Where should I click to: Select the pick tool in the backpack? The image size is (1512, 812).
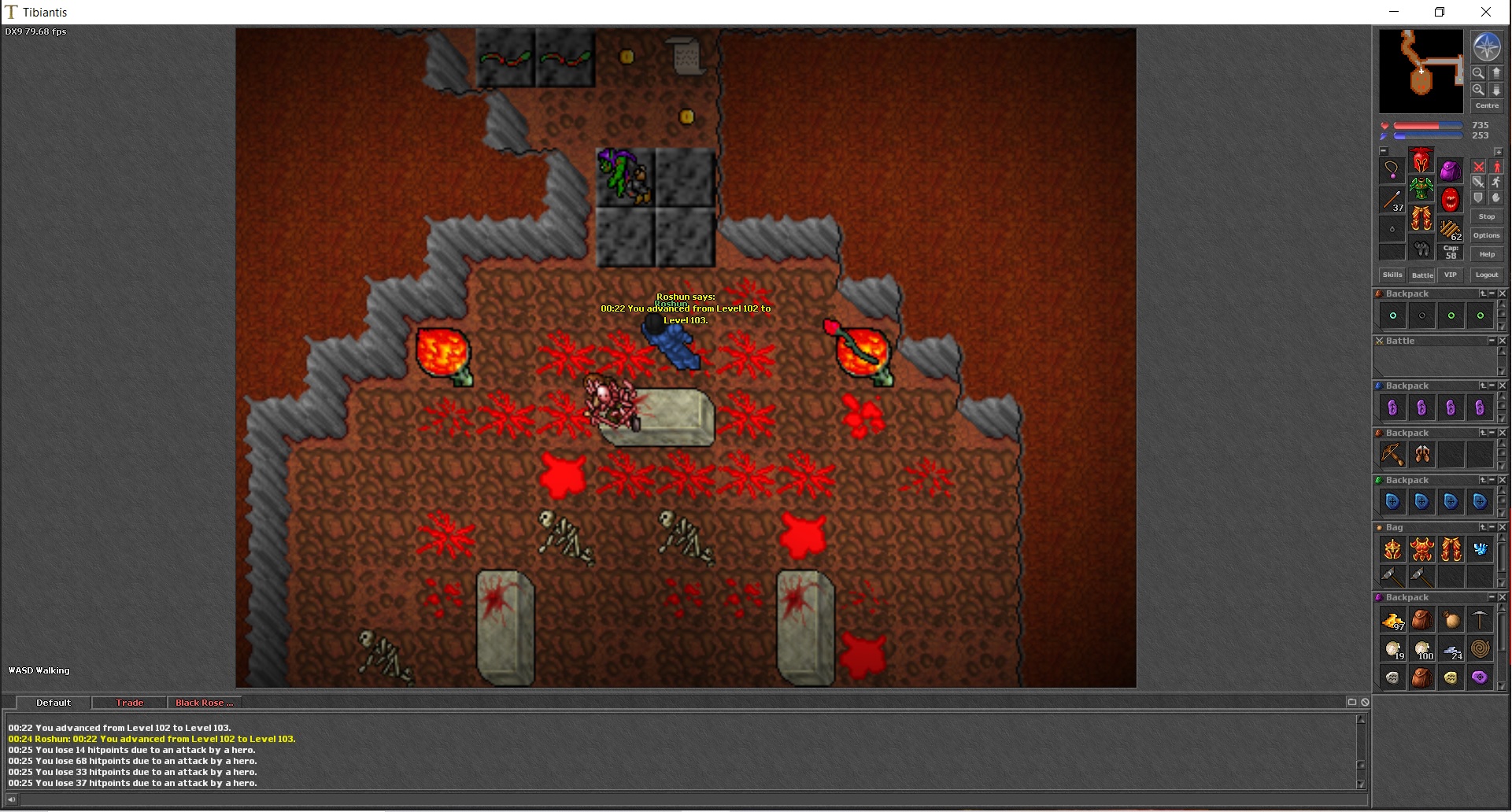[x=1480, y=621]
